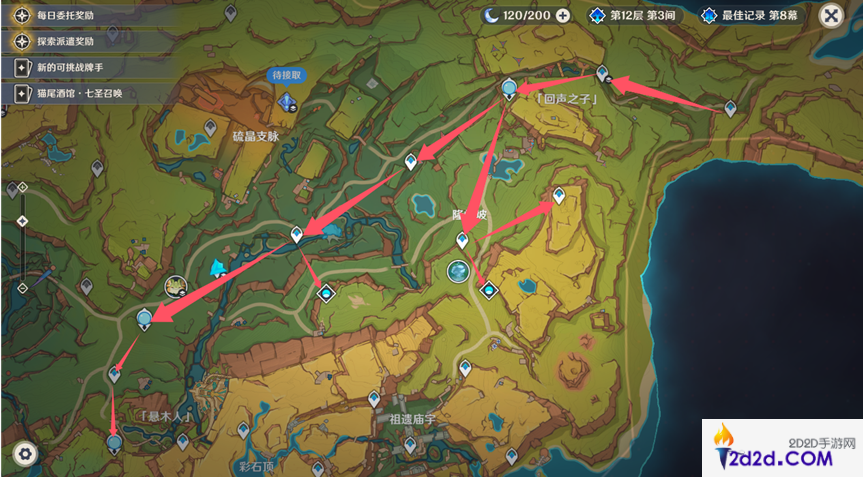Click the zoom-out button on the map slider
Viewport: 863px width, 477px height.
point(20,288)
